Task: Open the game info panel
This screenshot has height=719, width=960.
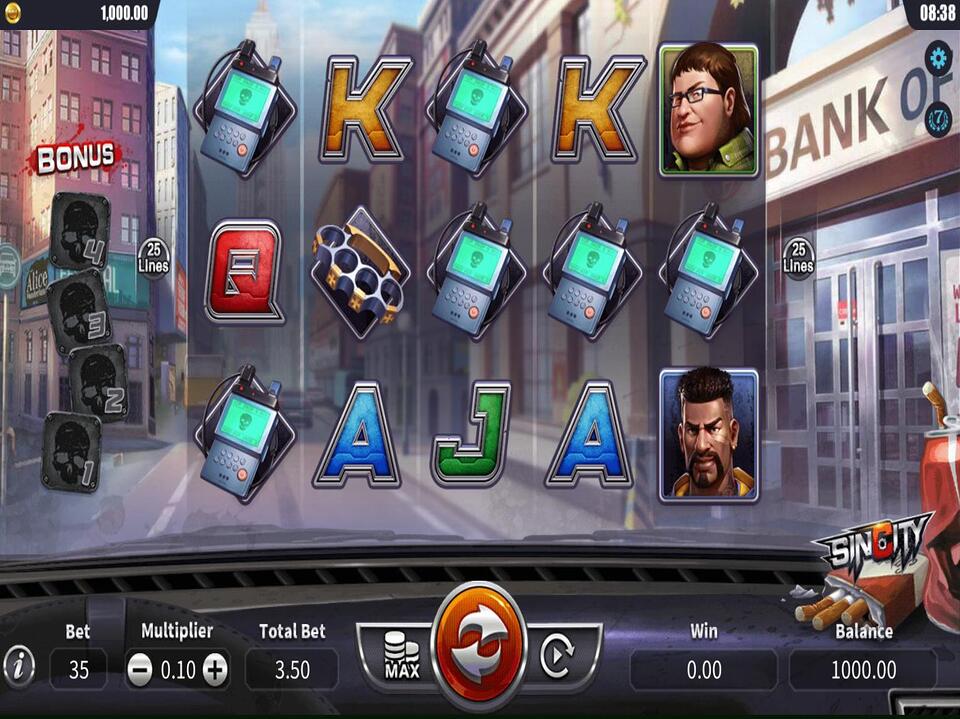Action: click(x=18, y=664)
